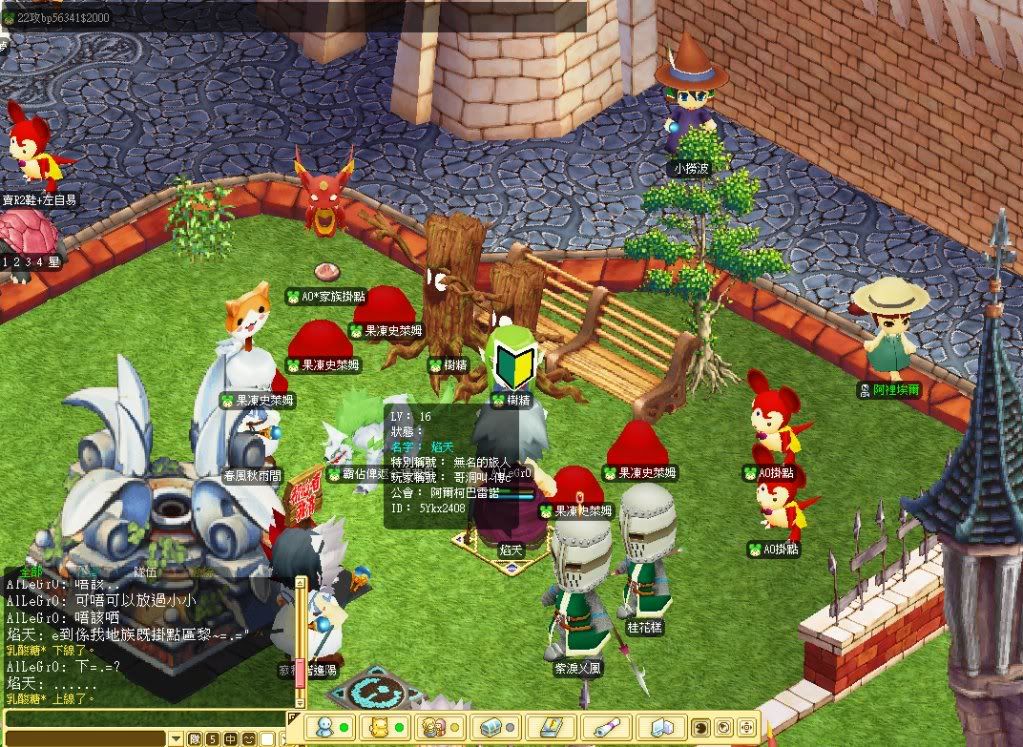Click the chat scrollbar up arrow

click(299, 581)
